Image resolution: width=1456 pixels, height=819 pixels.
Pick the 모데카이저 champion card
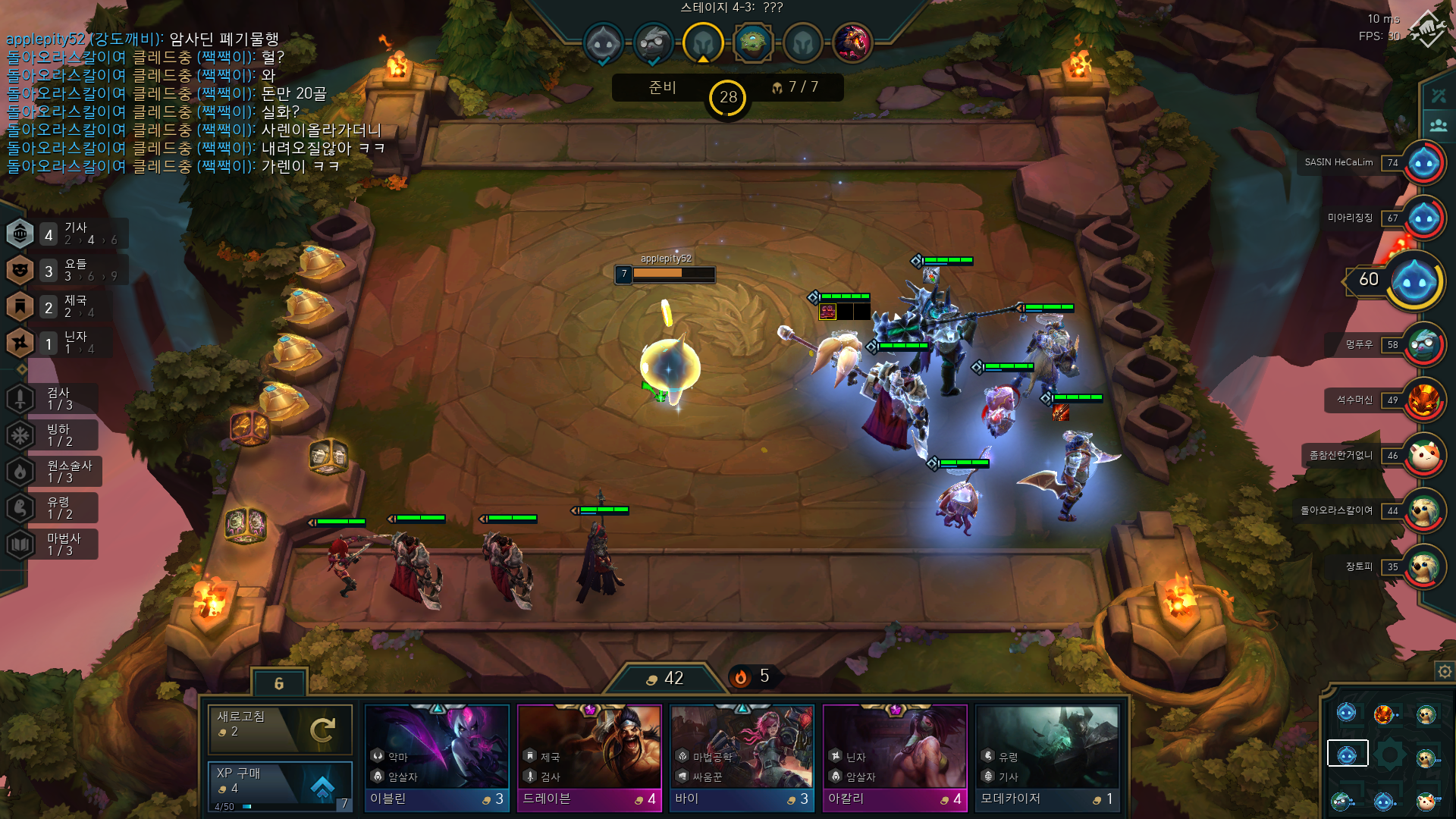(x=1047, y=758)
